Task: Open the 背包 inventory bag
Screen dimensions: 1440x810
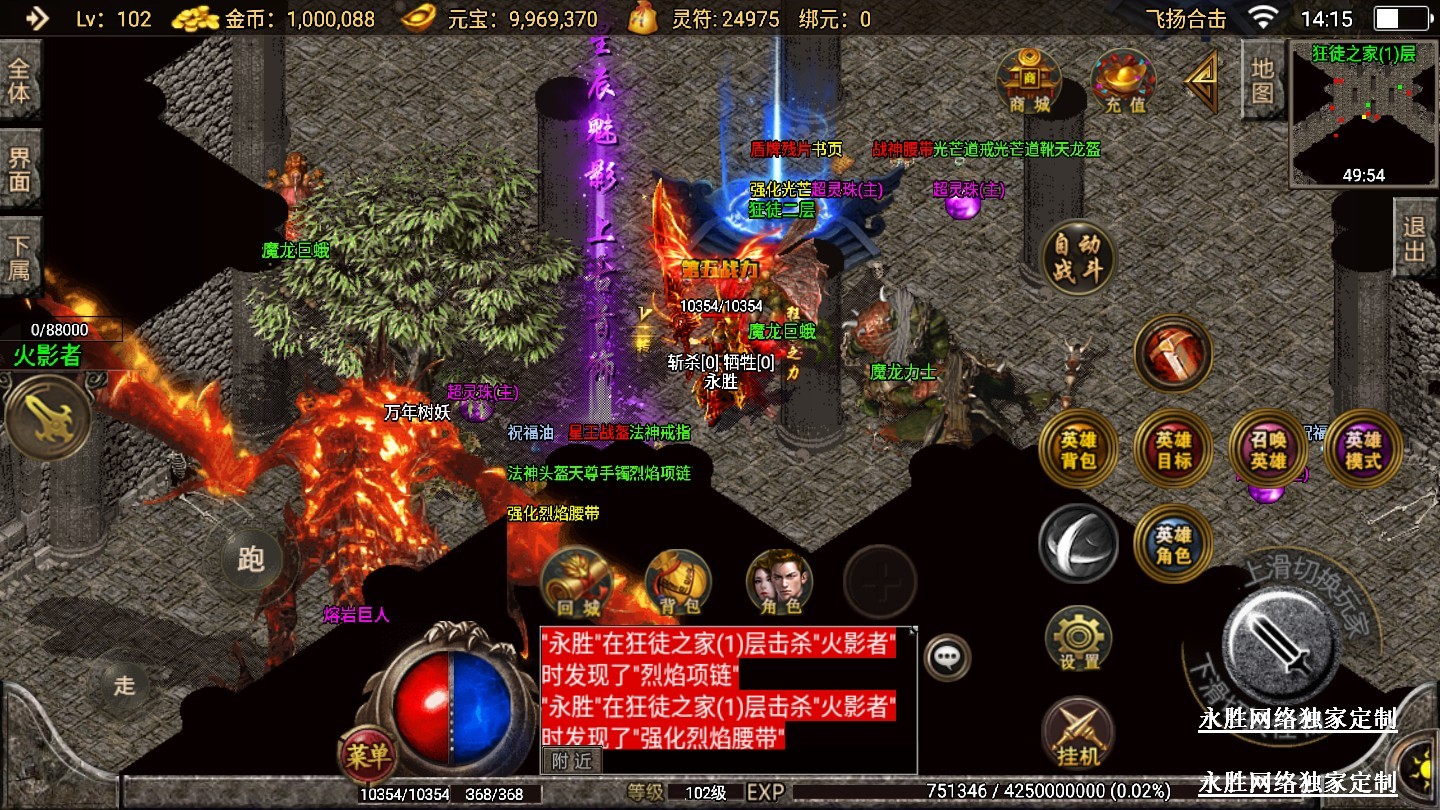Action: tap(678, 583)
